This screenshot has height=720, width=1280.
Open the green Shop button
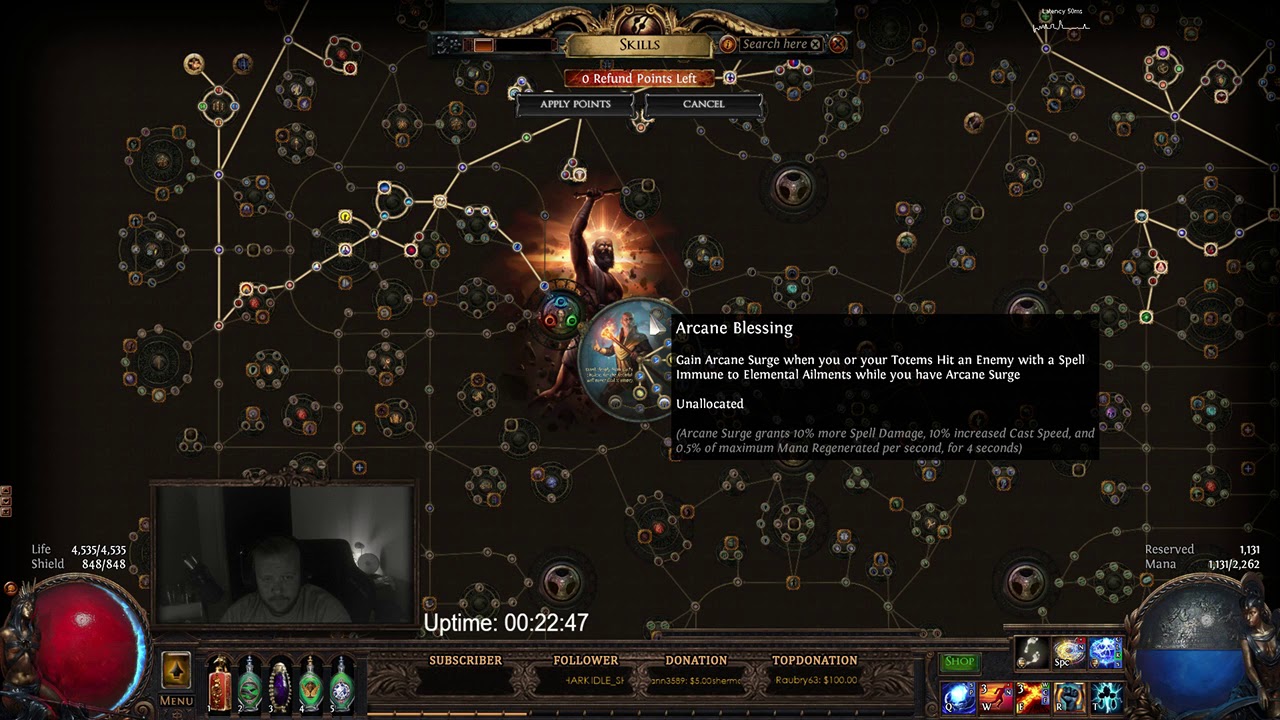(959, 662)
